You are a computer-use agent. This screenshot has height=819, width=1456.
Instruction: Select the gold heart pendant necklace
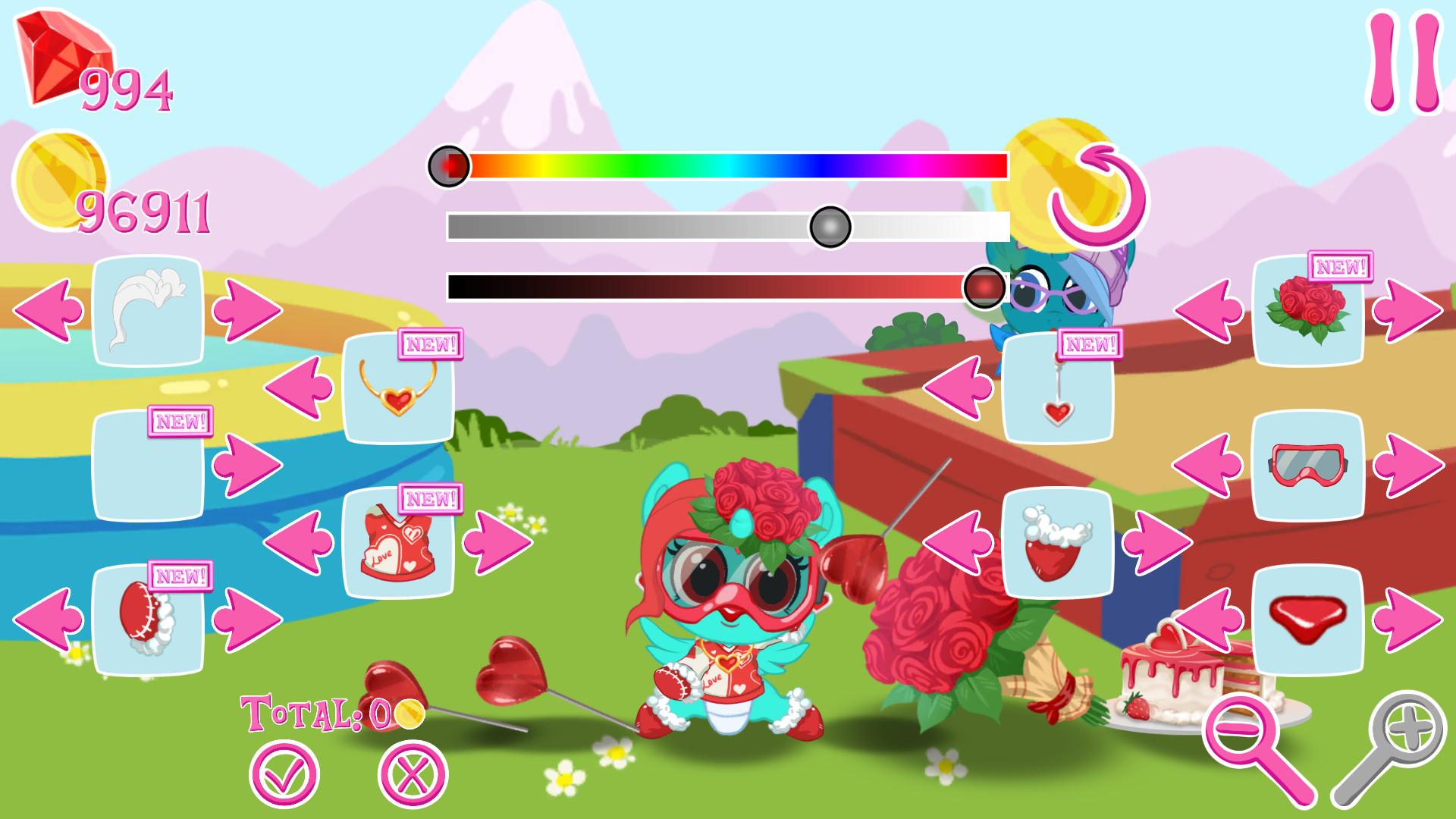(x=398, y=394)
